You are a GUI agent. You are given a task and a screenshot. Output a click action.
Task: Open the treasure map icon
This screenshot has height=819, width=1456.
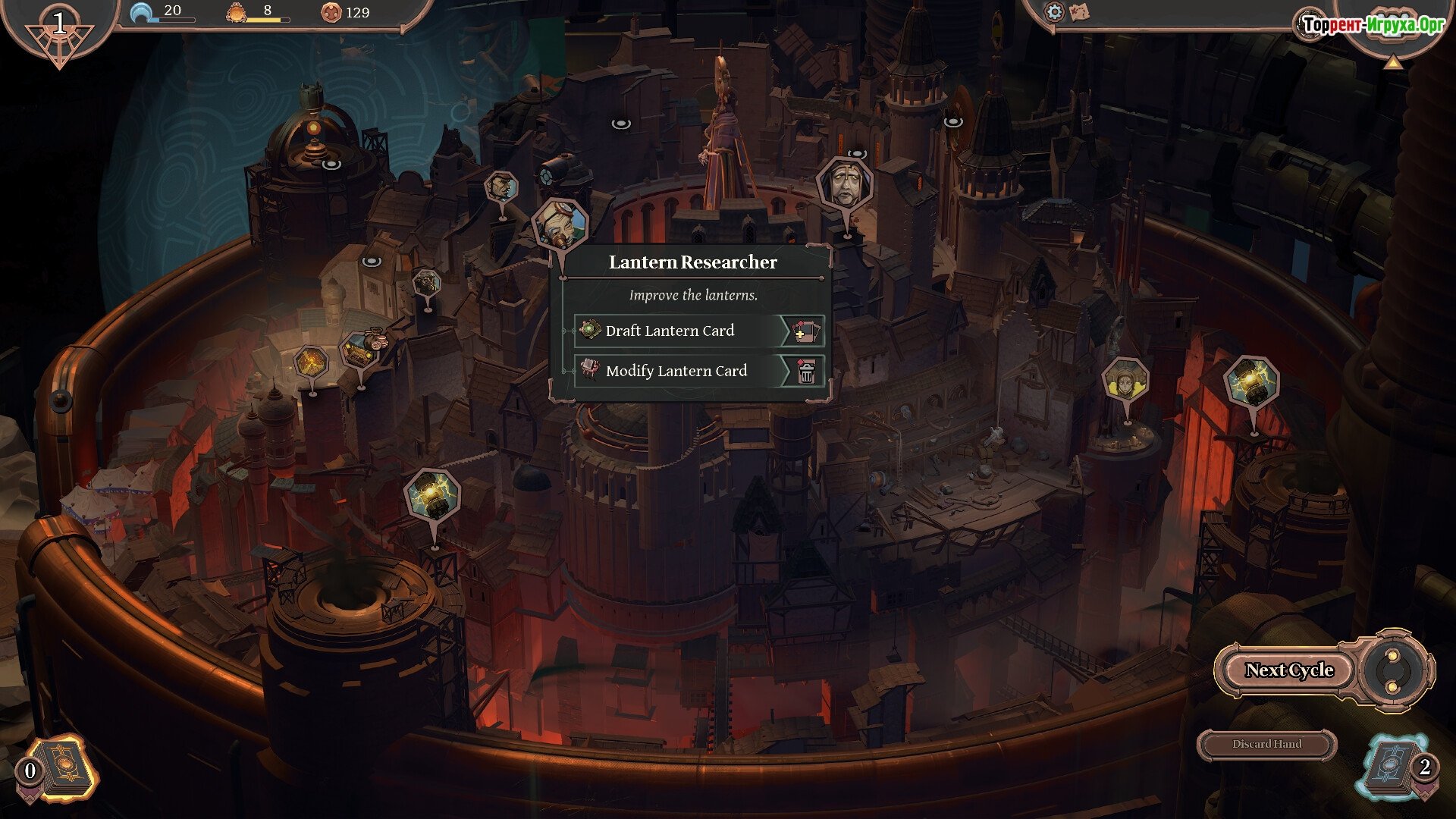[1079, 11]
